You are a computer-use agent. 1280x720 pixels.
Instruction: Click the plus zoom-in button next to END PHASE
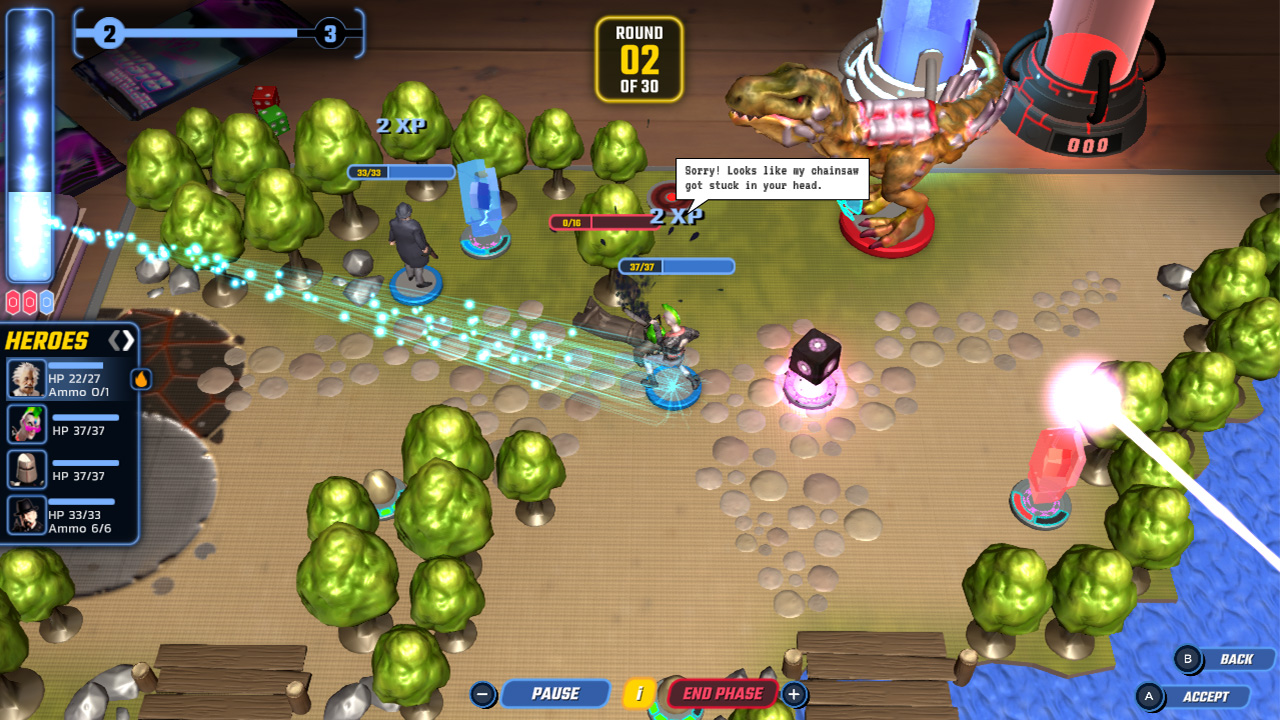[x=793, y=693]
